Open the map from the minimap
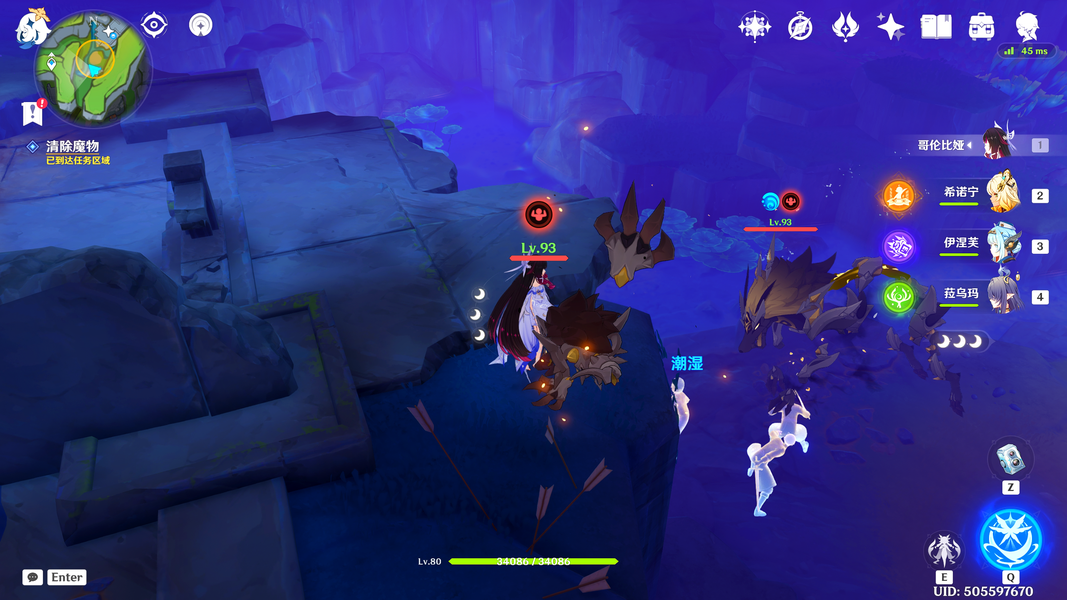1067x600 pixels. (93, 68)
